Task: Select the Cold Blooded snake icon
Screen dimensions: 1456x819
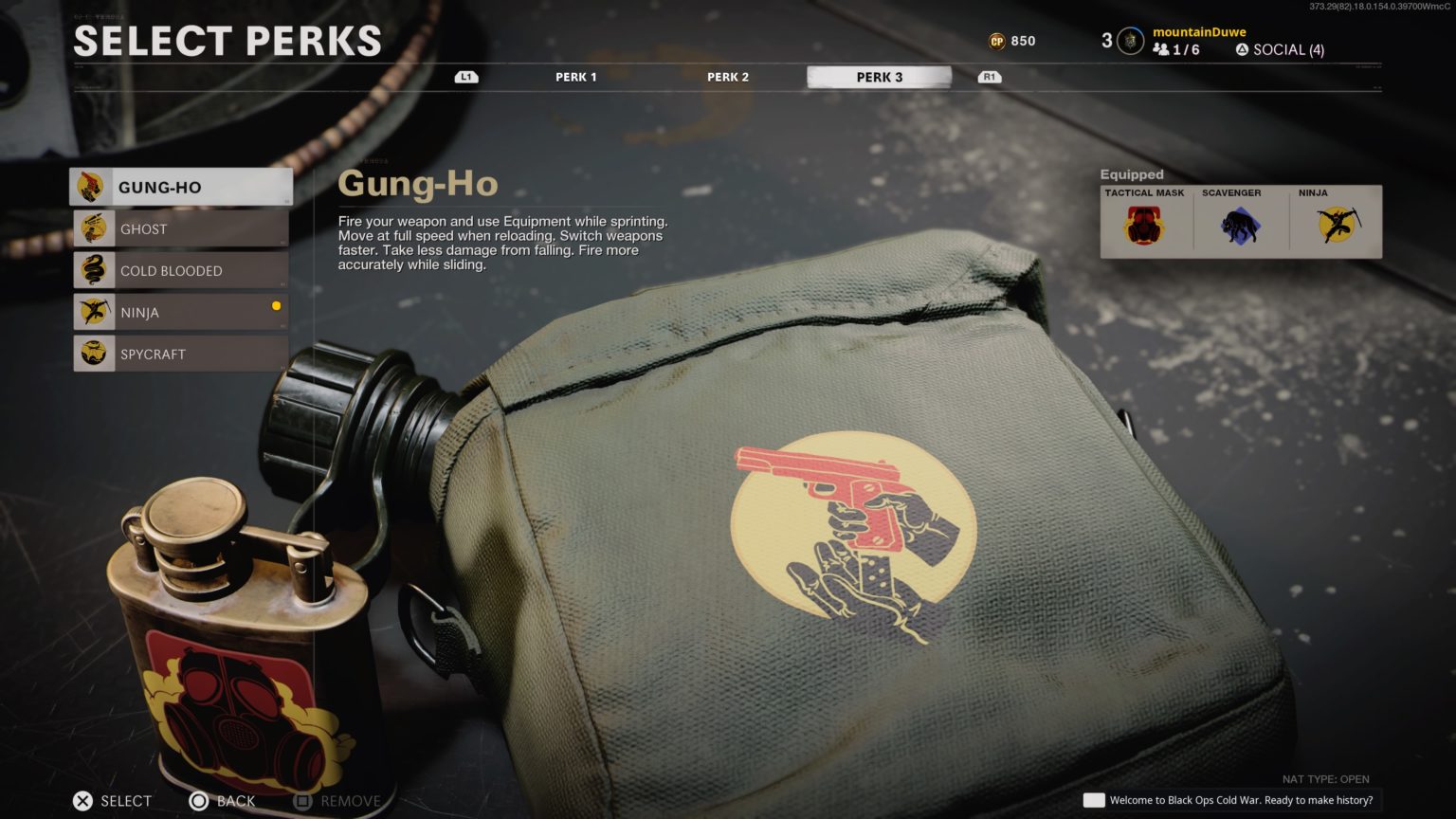Action: (x=94, y=269)
